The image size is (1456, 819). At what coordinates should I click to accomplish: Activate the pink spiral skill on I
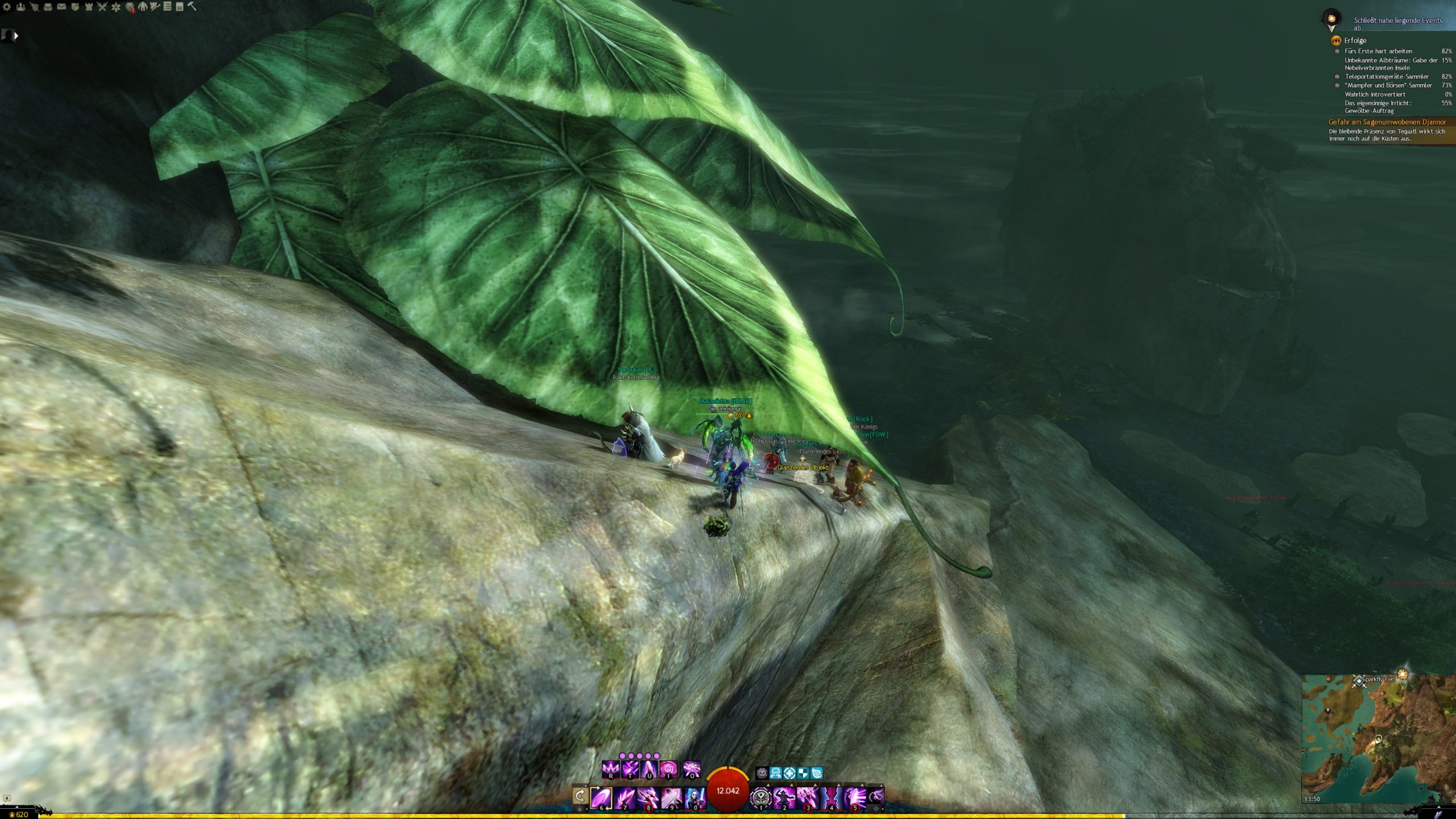click(x=668, y=770)
